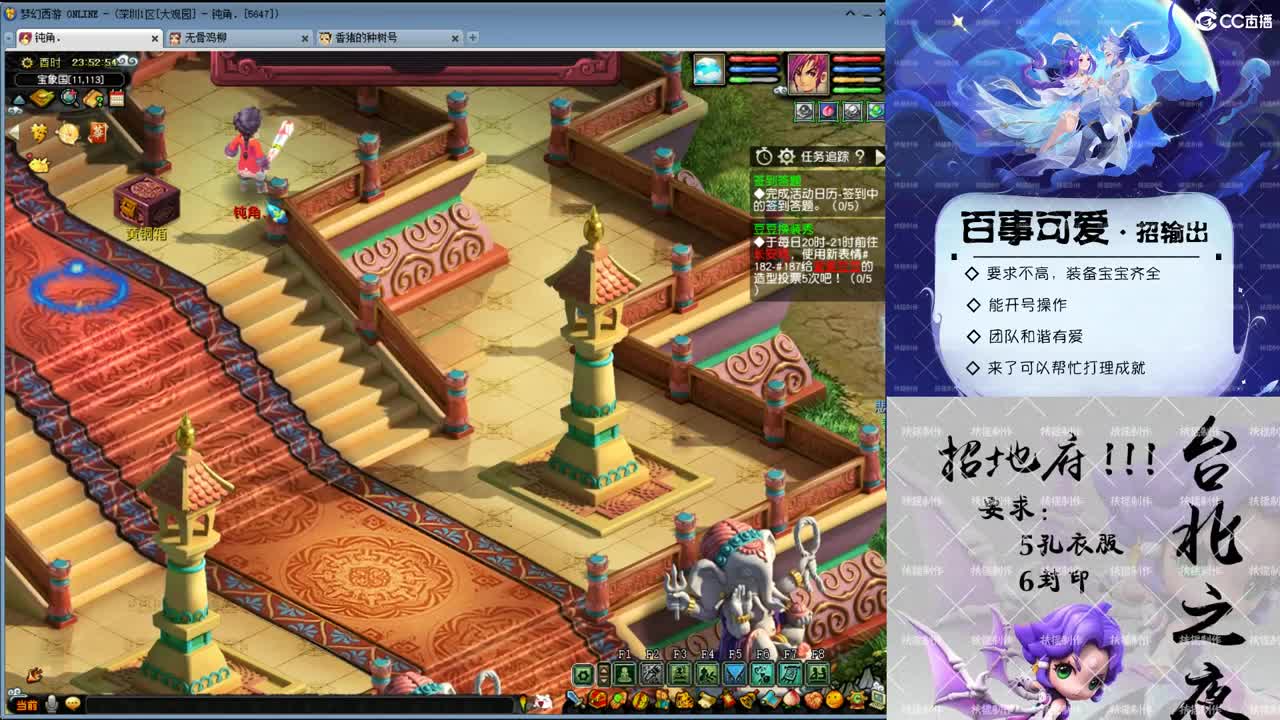
Task: Click the question mark help icon beside 任务追踪
Action: click(861, 157)
